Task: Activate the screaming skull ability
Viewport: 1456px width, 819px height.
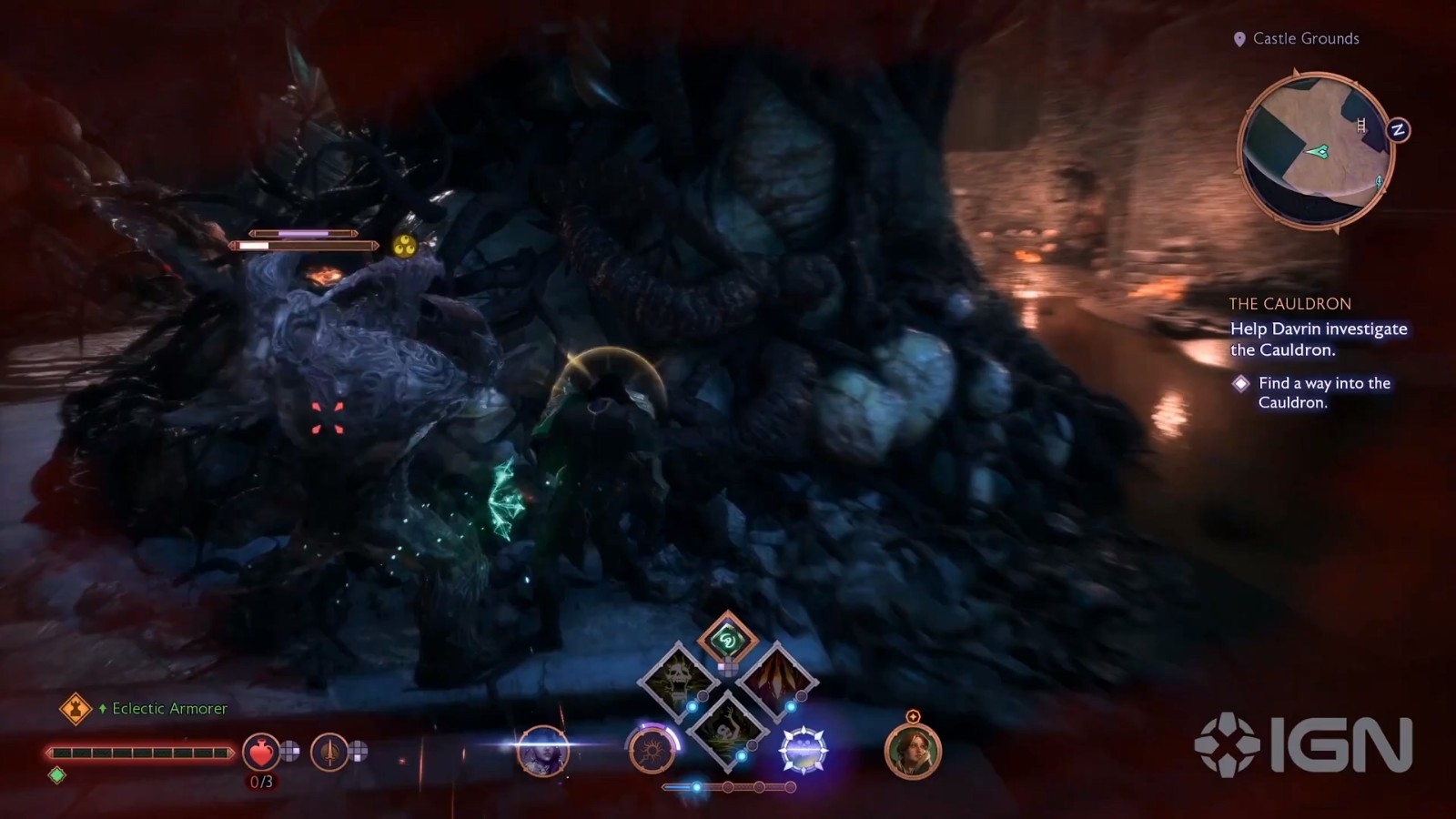Action: pos(678,680)
